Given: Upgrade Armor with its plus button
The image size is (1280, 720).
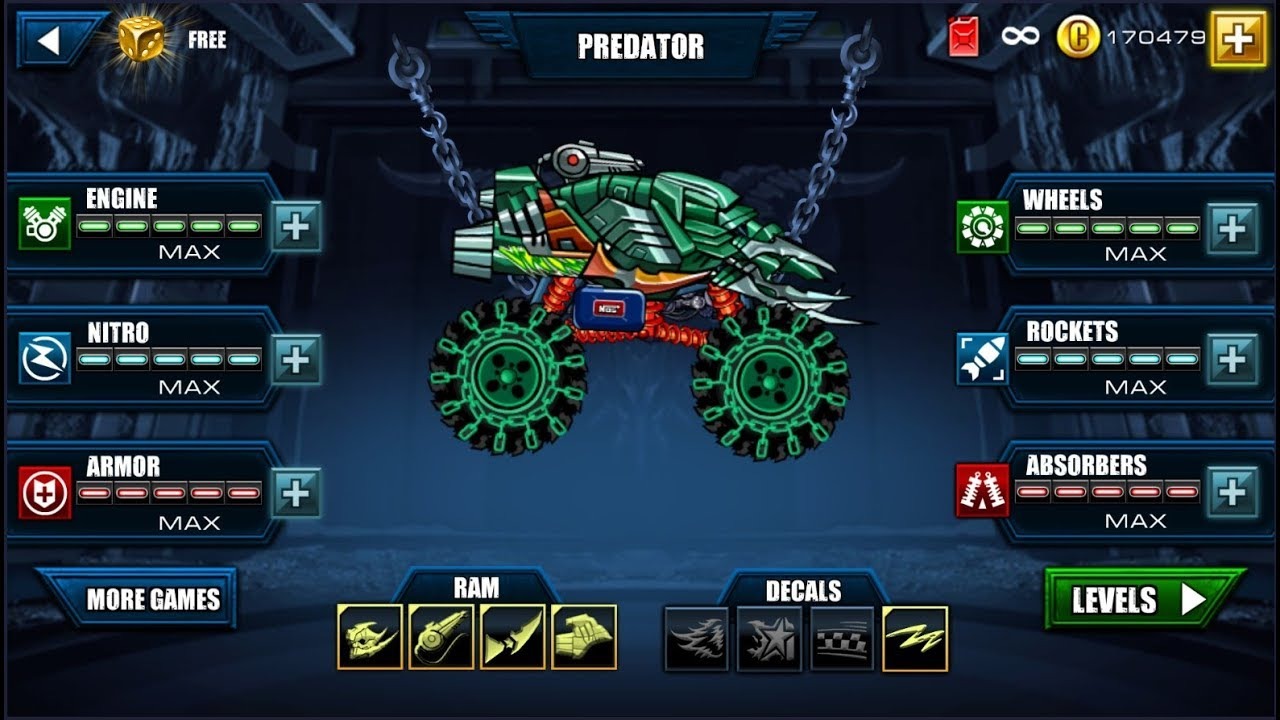Looking at the screenshot, I should click(296, 493).
